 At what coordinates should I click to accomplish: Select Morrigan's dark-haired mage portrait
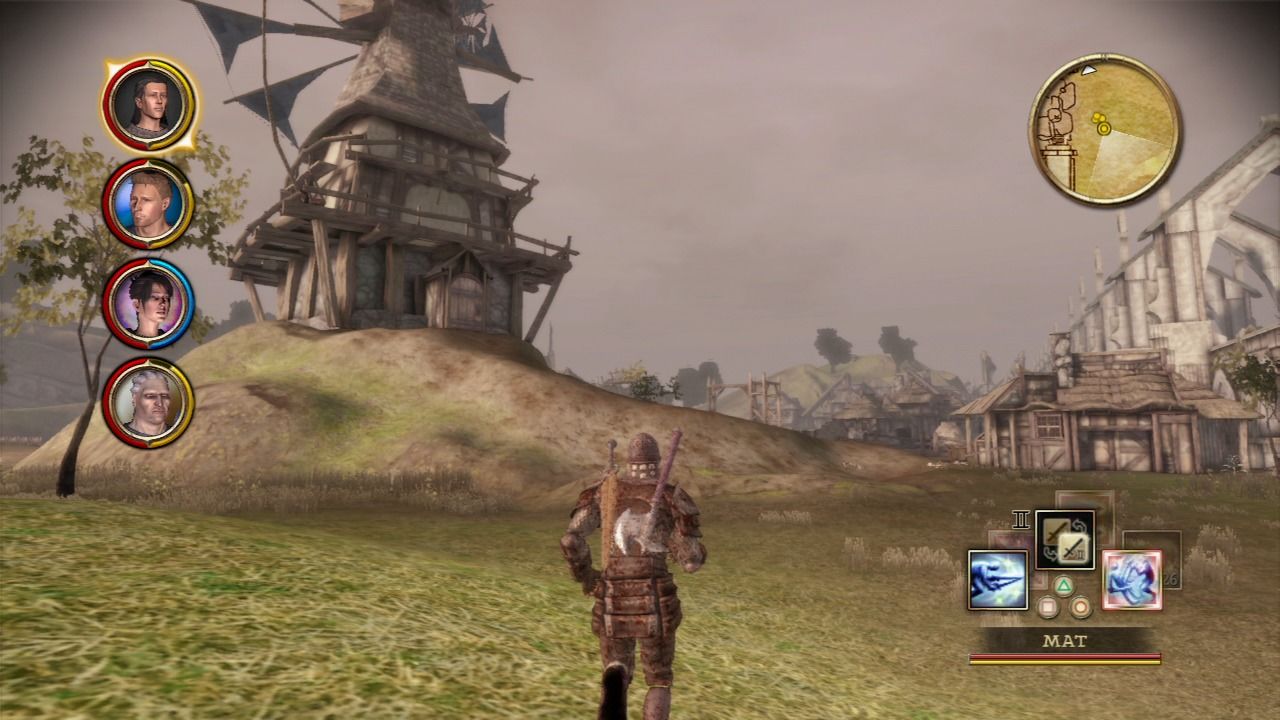click(148, 303)
